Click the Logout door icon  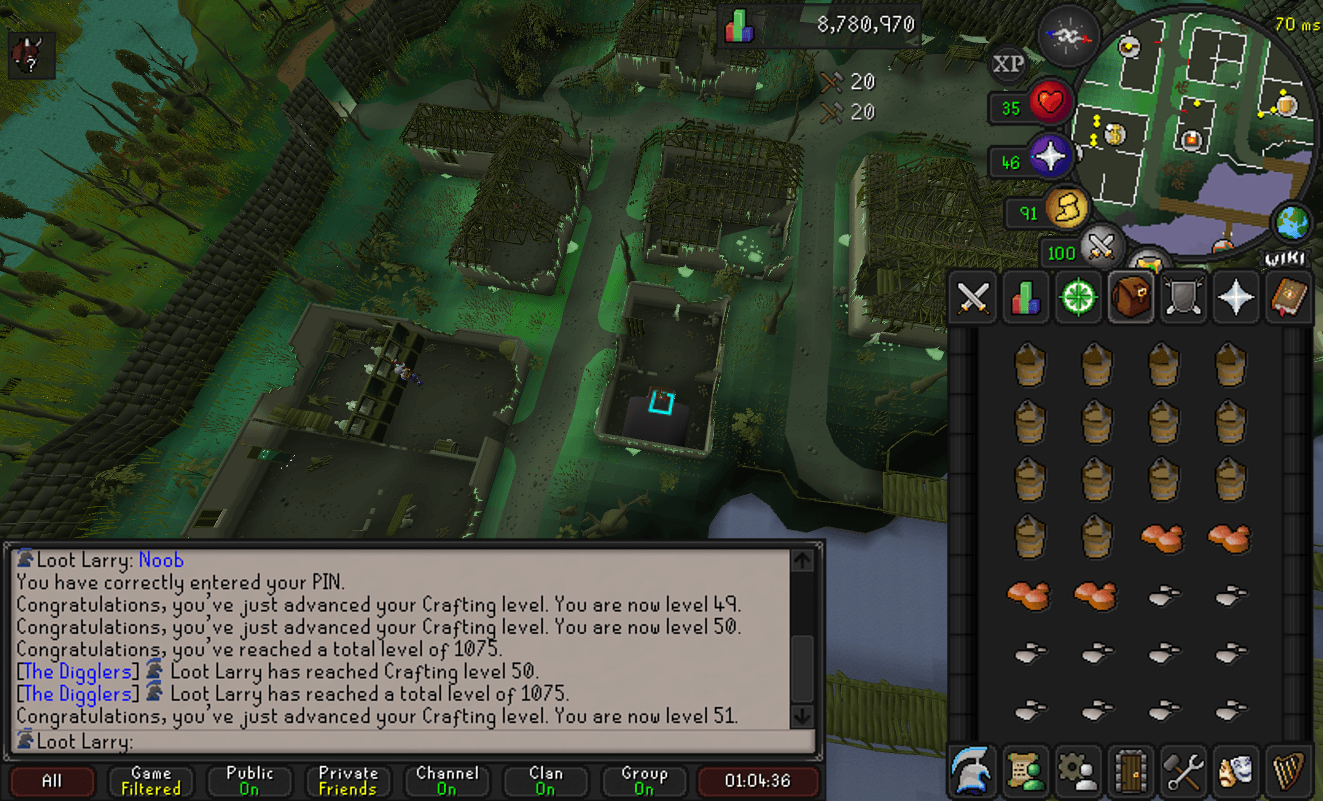coord(1130,770)
